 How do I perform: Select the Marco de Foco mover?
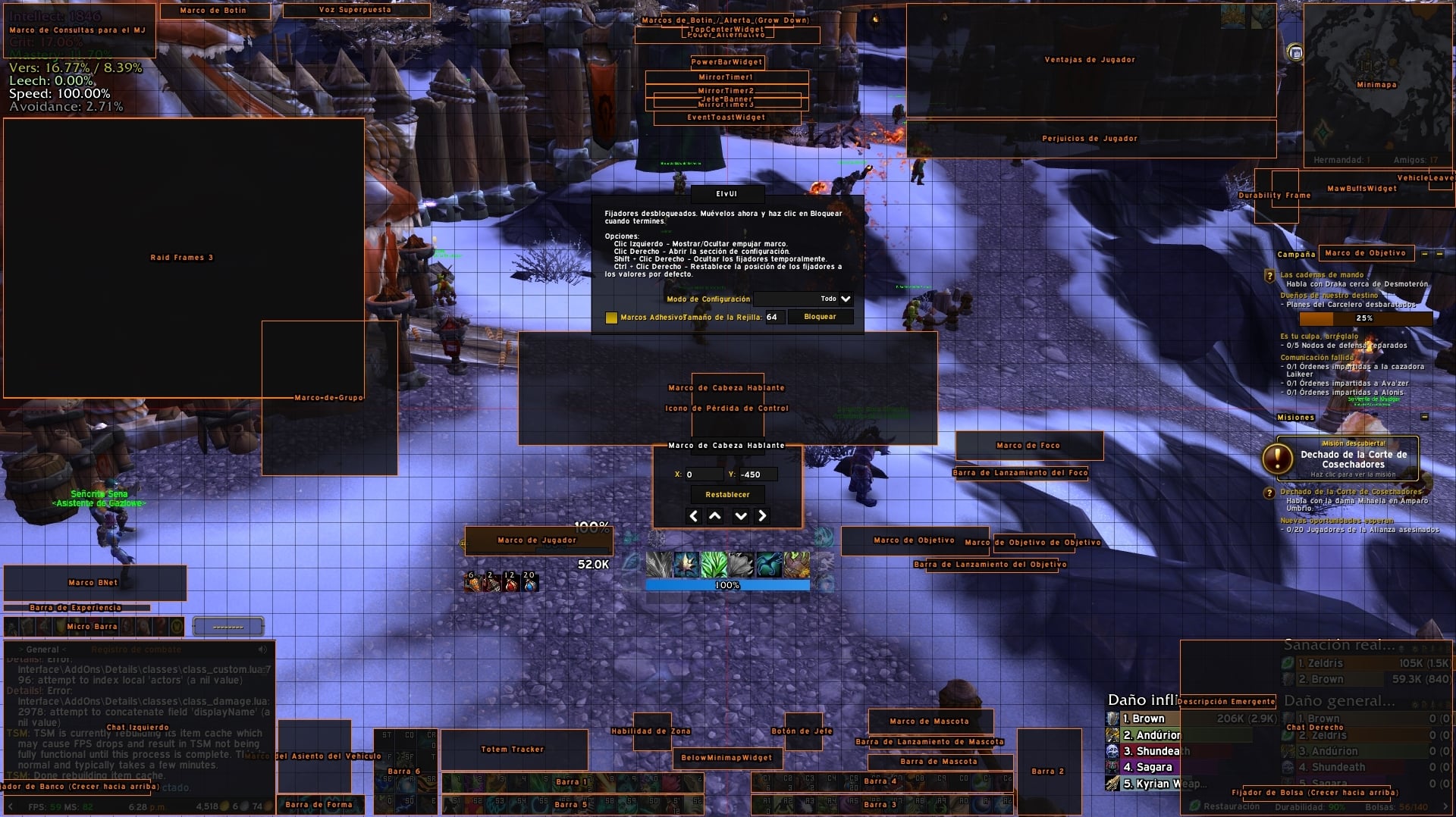pos(1028,446)
